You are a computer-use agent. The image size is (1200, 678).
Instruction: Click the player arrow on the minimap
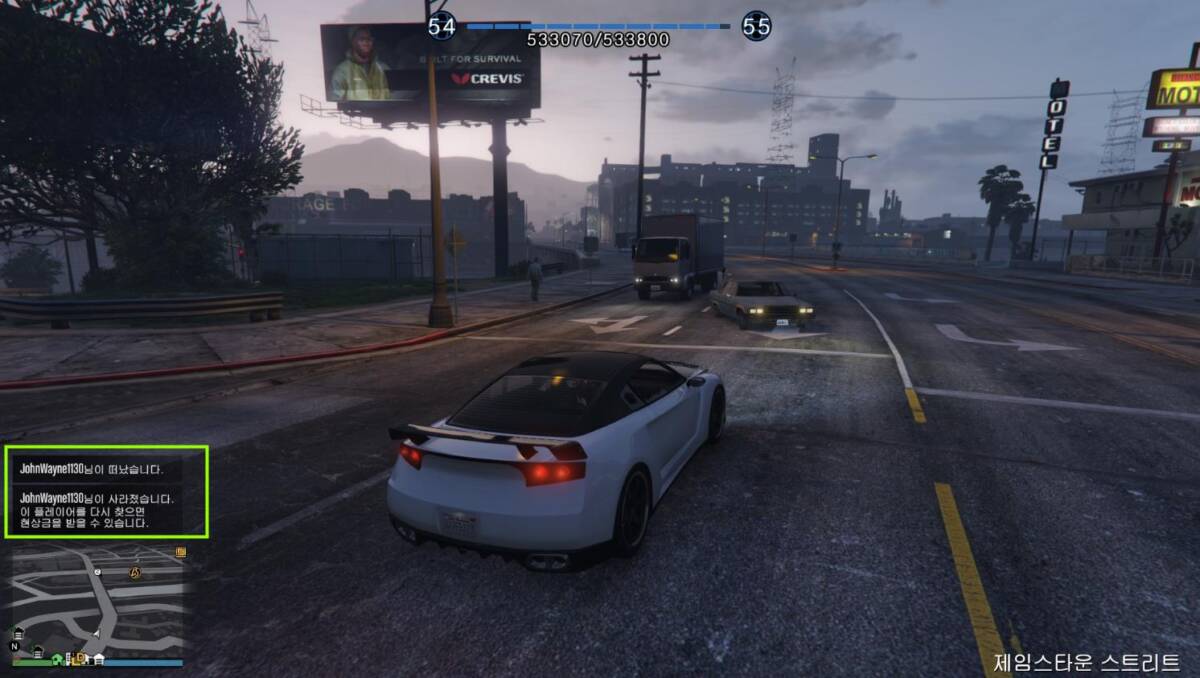pyautogui.click(x=97, y=634)
